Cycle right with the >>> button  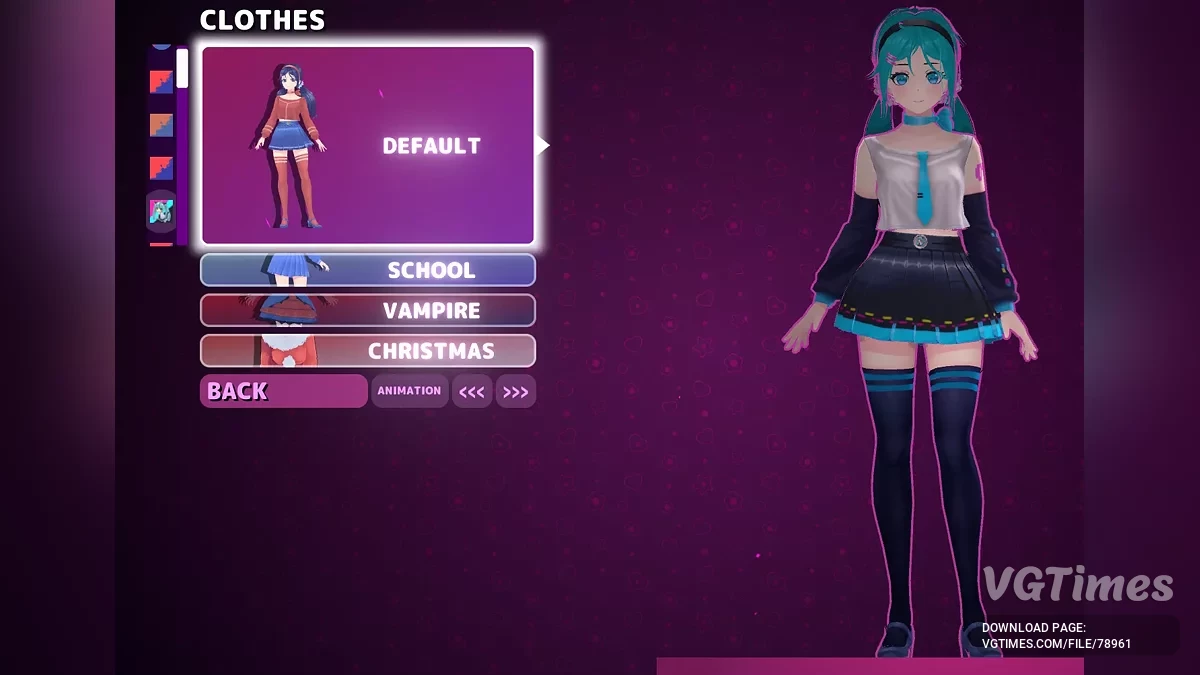[x=515, y=392]
